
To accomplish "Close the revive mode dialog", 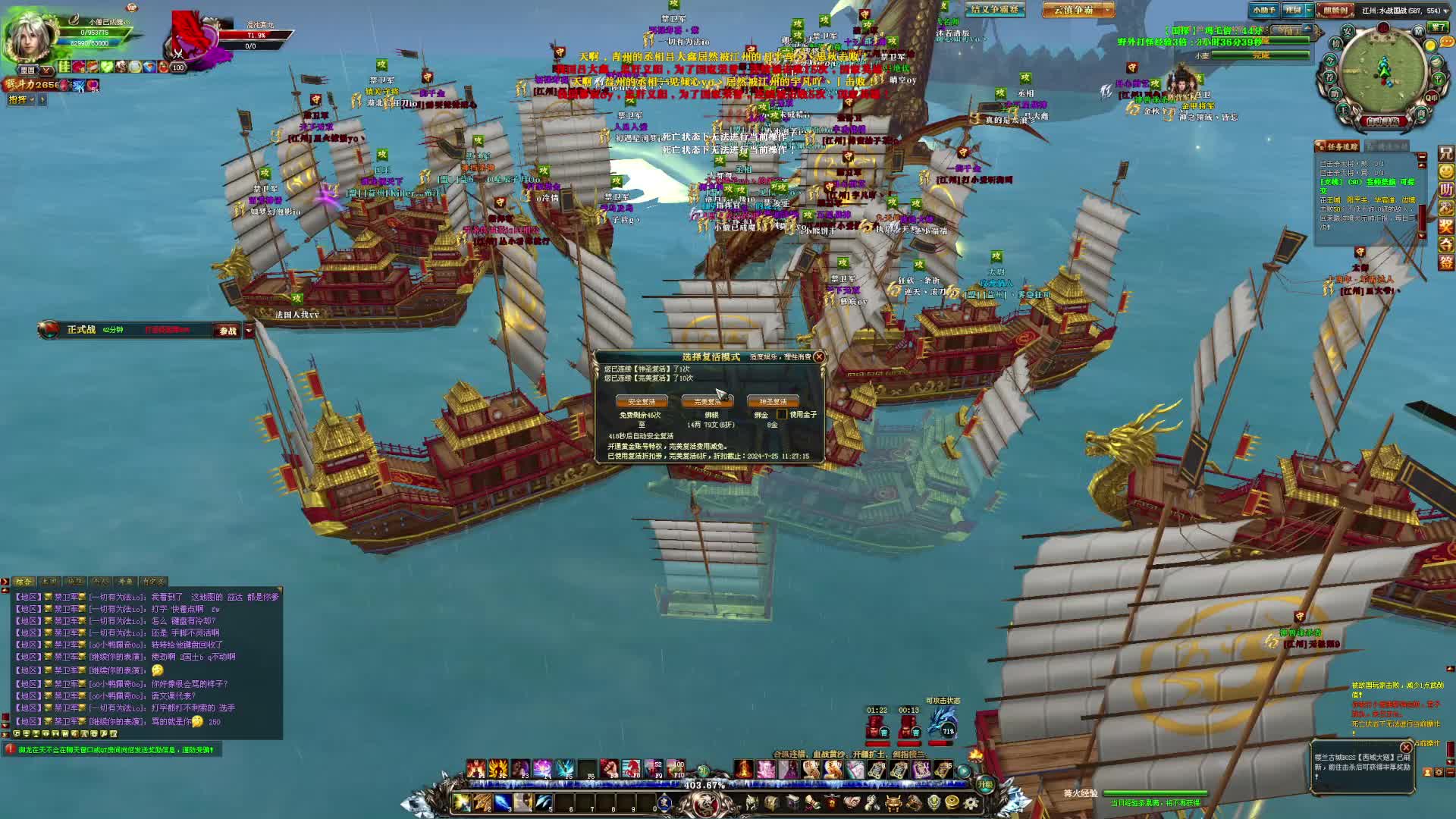I will point(819,356).
